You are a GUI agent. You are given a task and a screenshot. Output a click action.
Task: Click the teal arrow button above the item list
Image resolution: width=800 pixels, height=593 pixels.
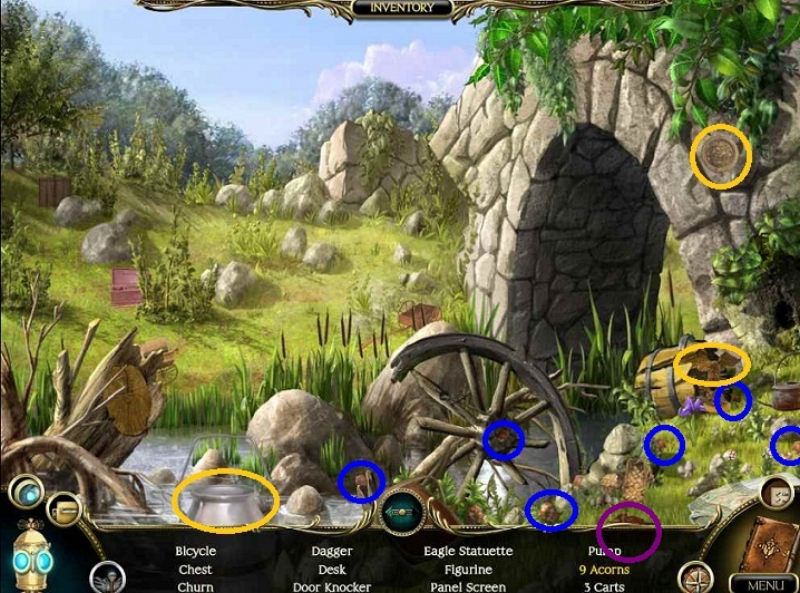coord(403,512)
